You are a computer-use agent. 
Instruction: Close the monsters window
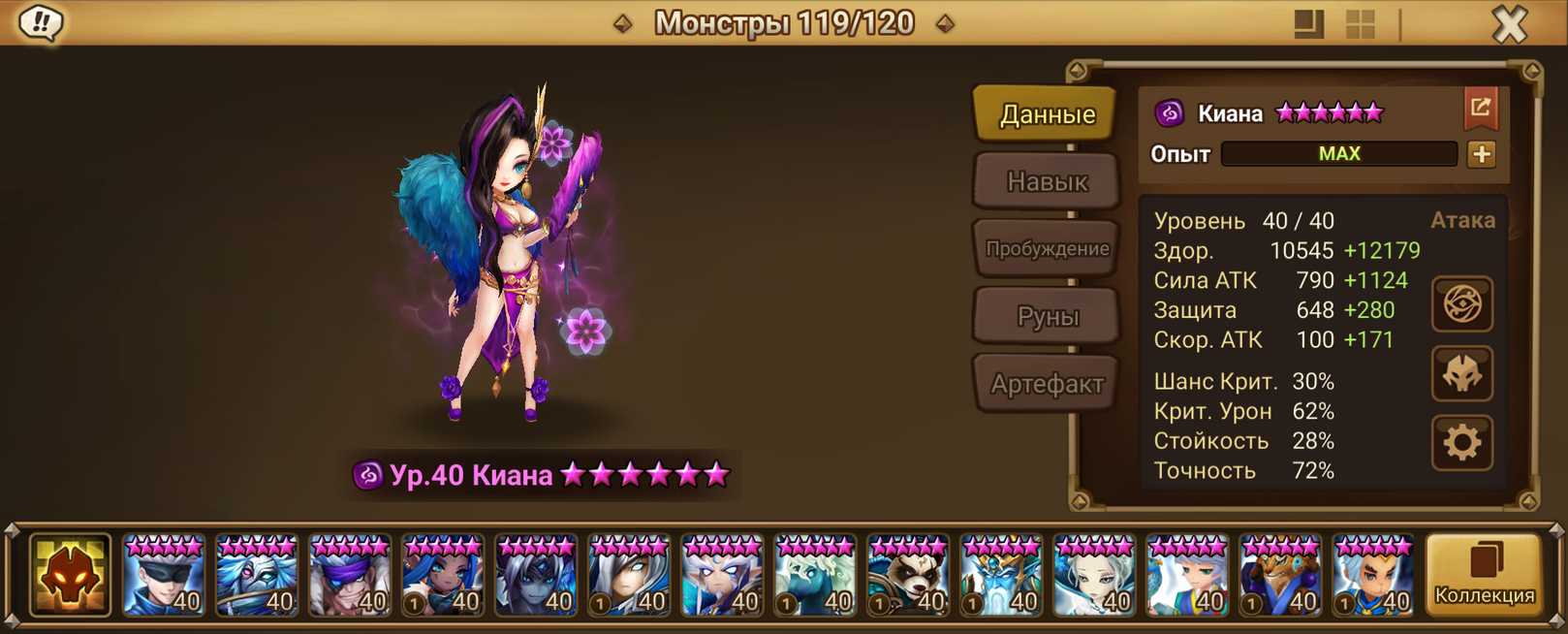(1509, 23)
